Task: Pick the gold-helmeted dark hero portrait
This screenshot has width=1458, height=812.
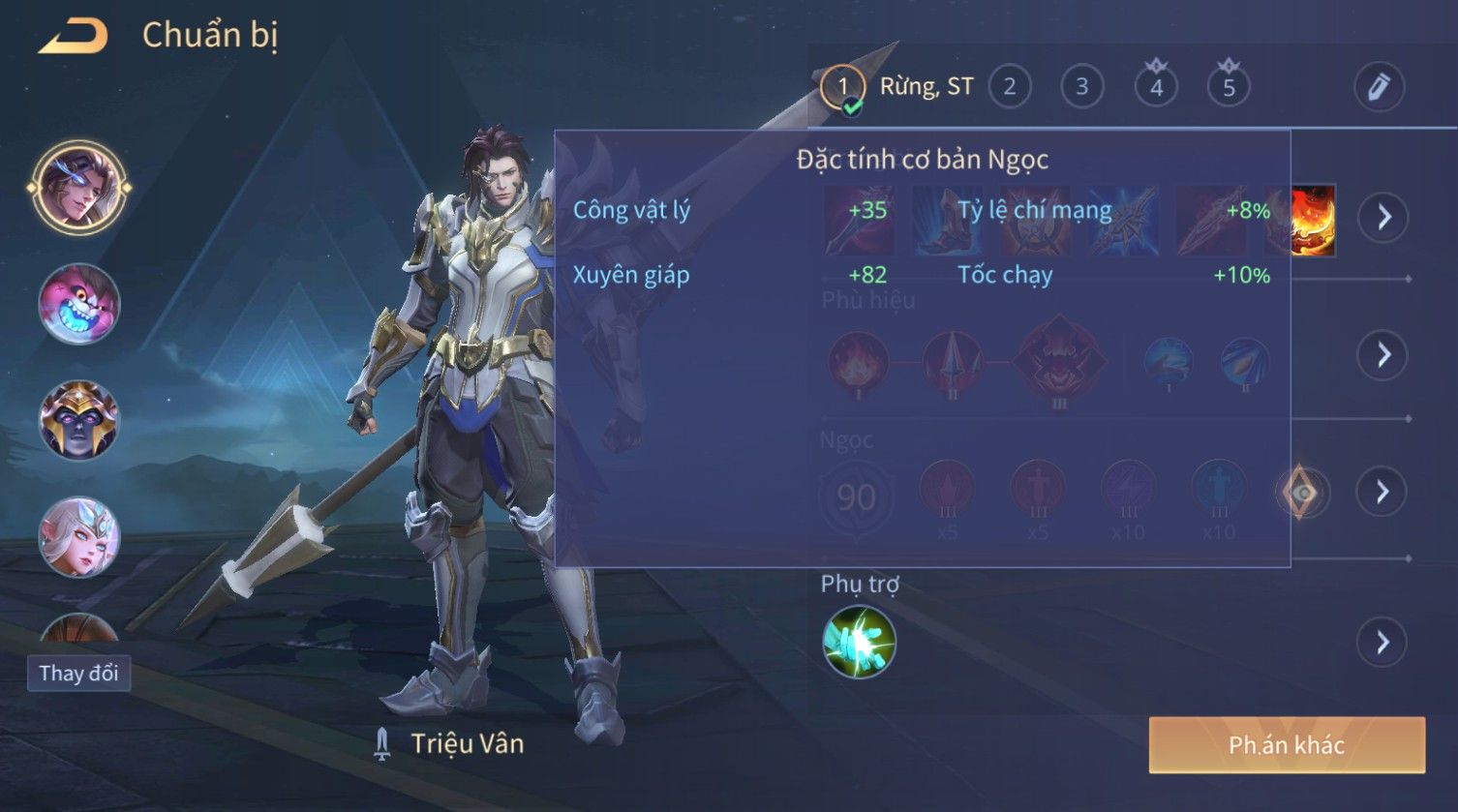Action: tap(78, 420)
